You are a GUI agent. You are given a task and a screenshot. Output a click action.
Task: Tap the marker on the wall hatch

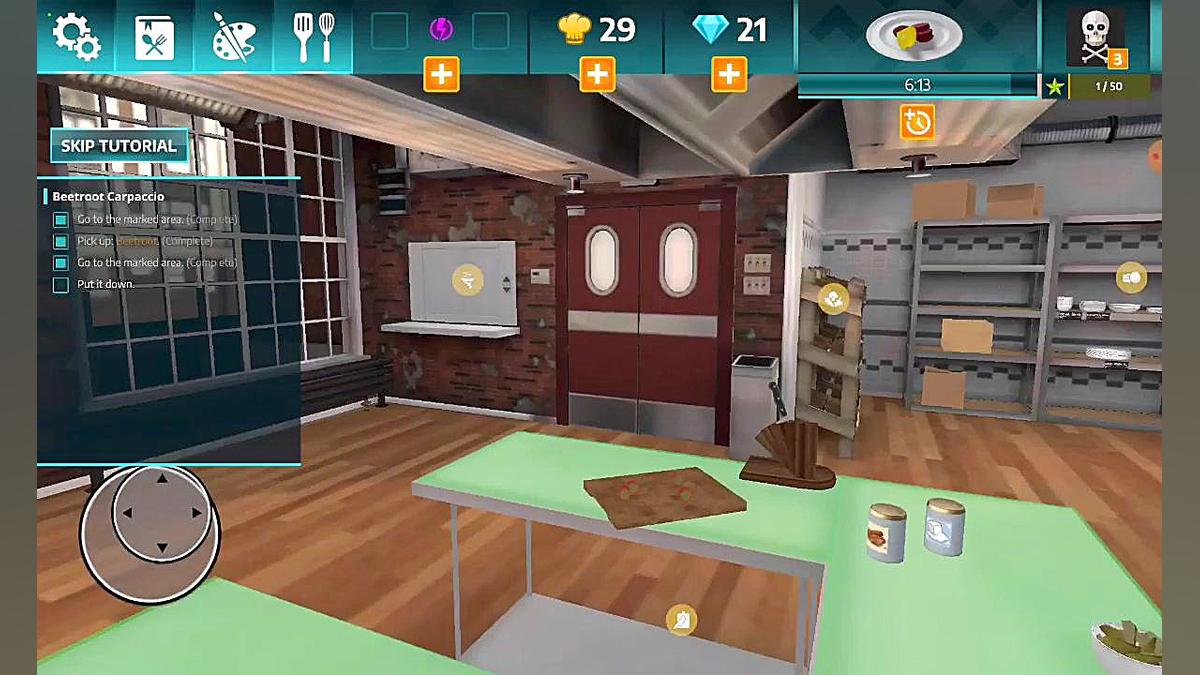click(x=466, y=281)
